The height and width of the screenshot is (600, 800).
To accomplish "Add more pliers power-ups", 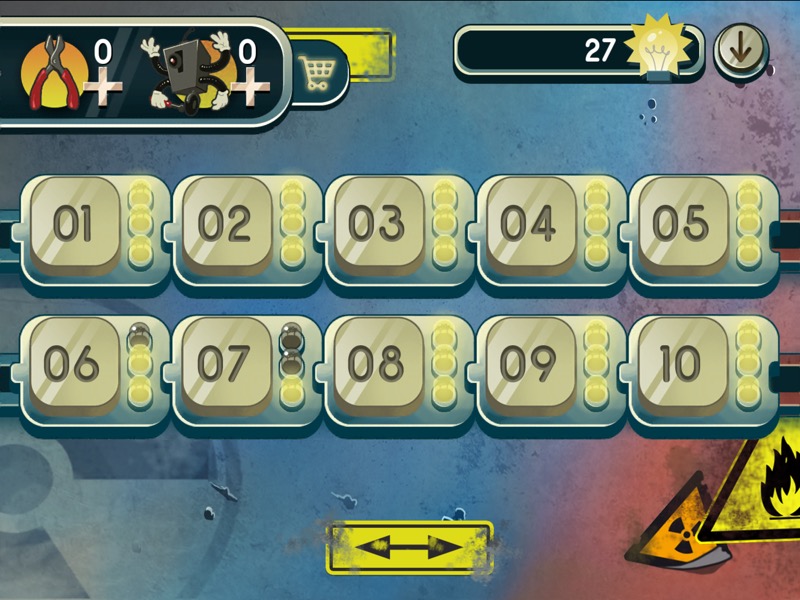I will 103,89.
